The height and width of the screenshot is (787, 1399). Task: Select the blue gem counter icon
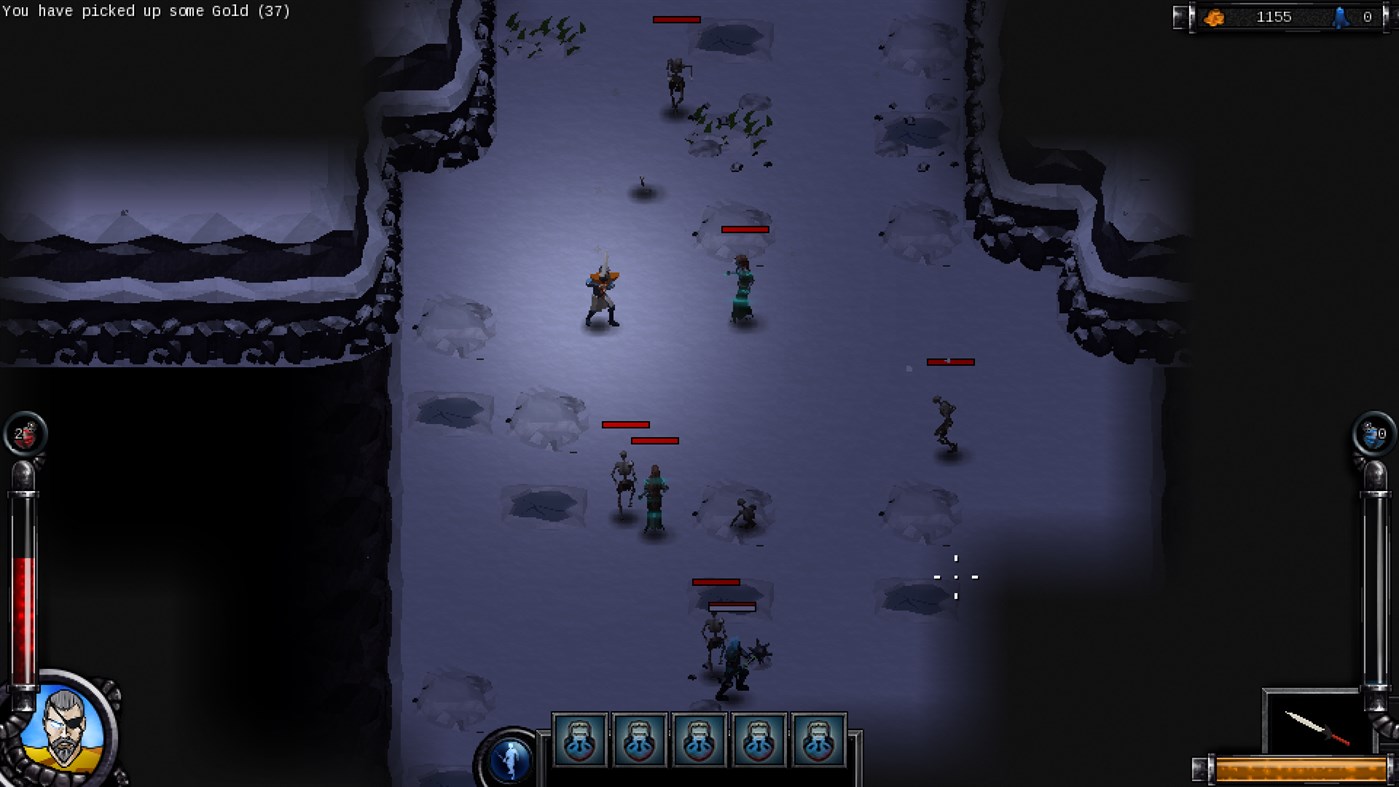[1340, 16]
